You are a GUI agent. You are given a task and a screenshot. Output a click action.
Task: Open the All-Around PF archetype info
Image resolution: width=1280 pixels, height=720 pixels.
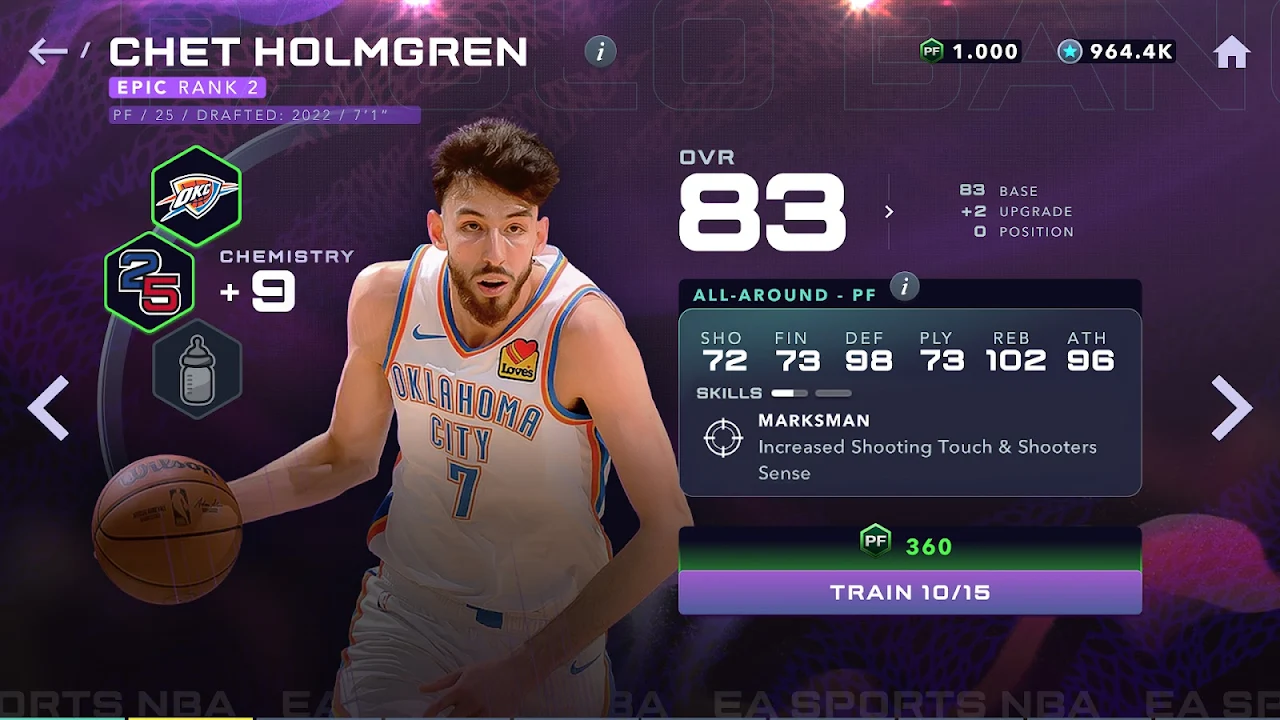tap(904, 288)
